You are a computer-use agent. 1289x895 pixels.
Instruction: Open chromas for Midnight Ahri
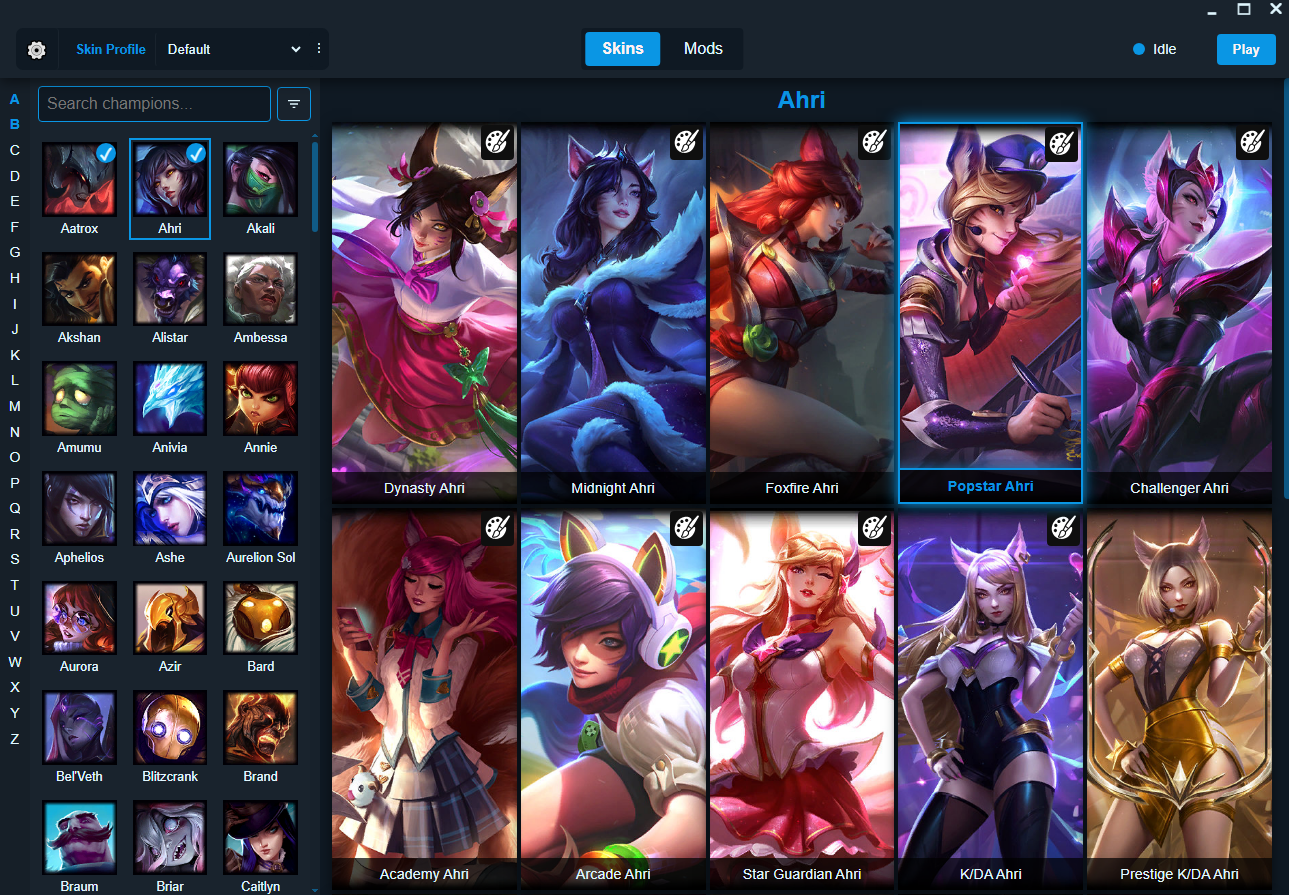pyautogui.click(x=686, y=143)
